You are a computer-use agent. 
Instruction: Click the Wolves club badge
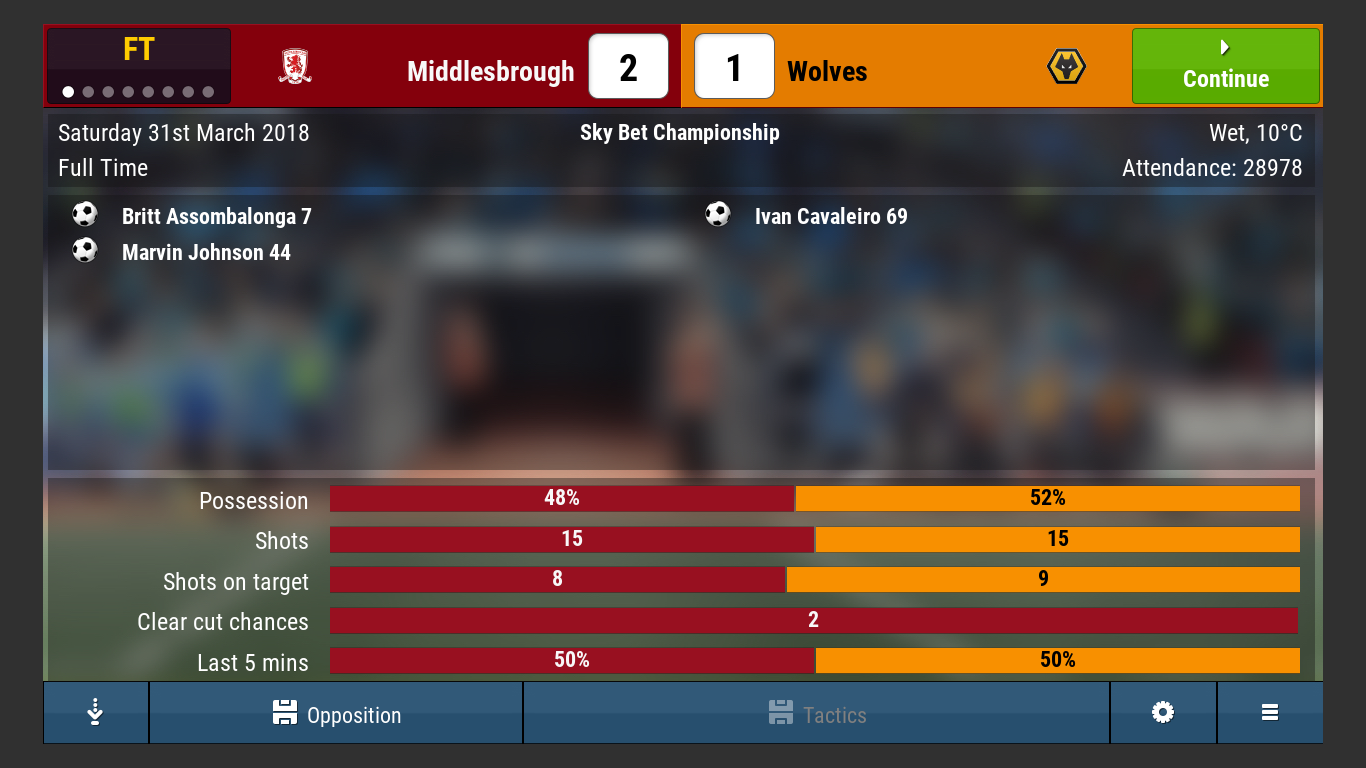[x=1066, y=67]
